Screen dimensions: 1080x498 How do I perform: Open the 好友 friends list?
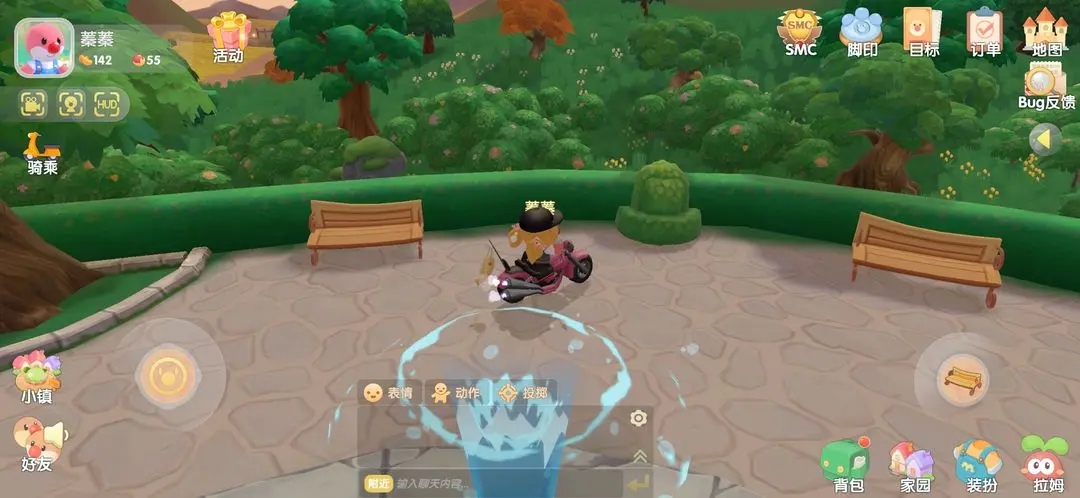(37, 443)
